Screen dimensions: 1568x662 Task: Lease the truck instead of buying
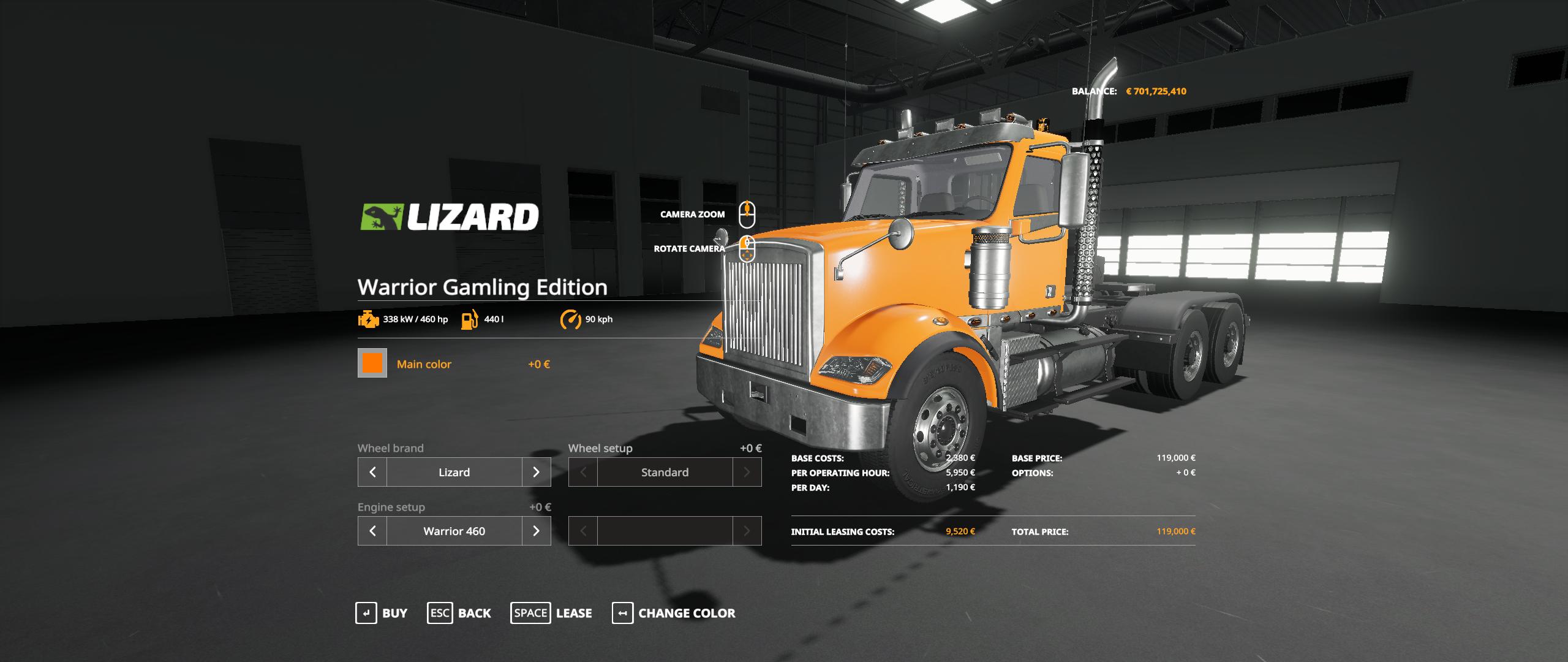(551, 613)
